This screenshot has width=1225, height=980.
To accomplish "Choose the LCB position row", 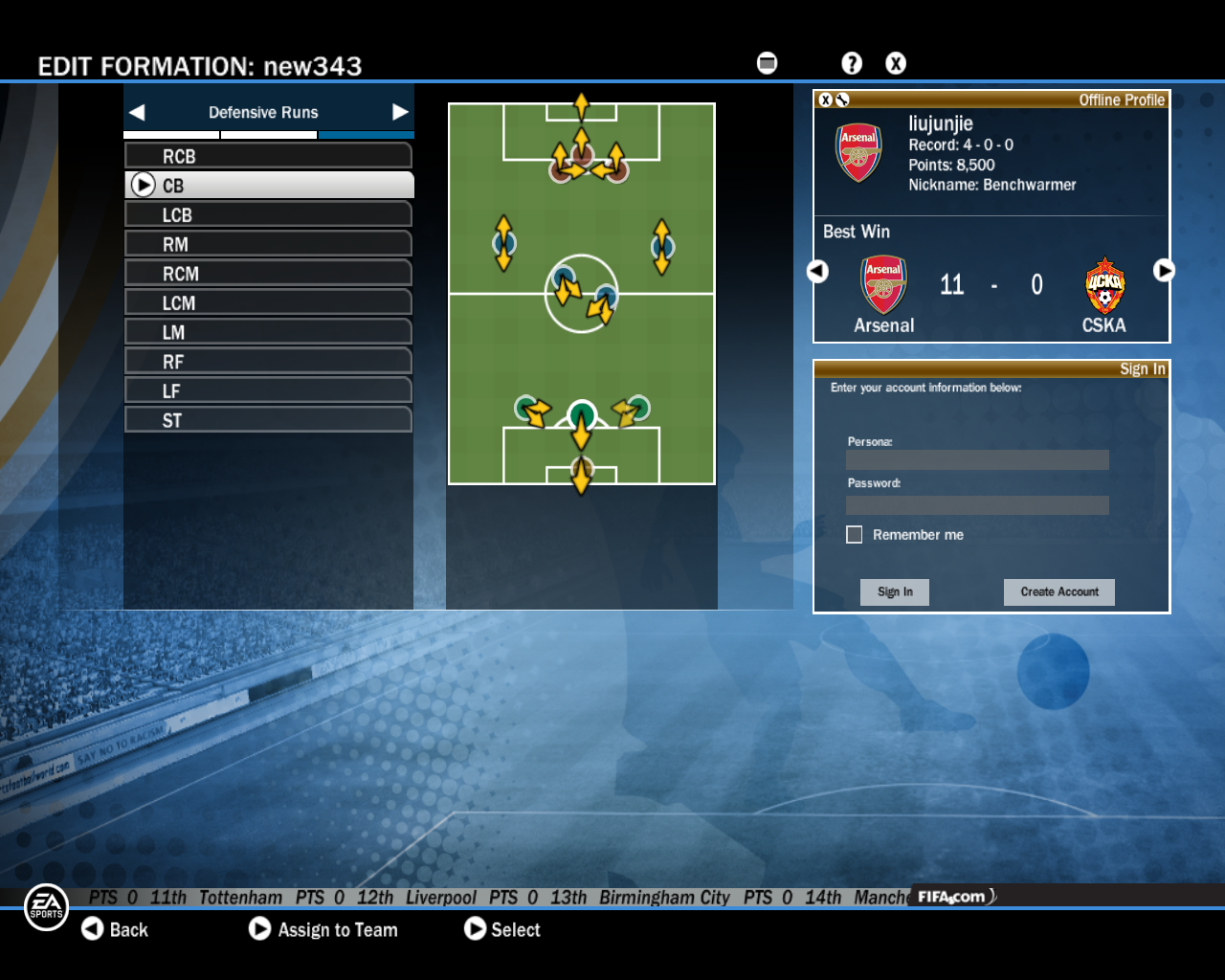I will pos(268,215).
